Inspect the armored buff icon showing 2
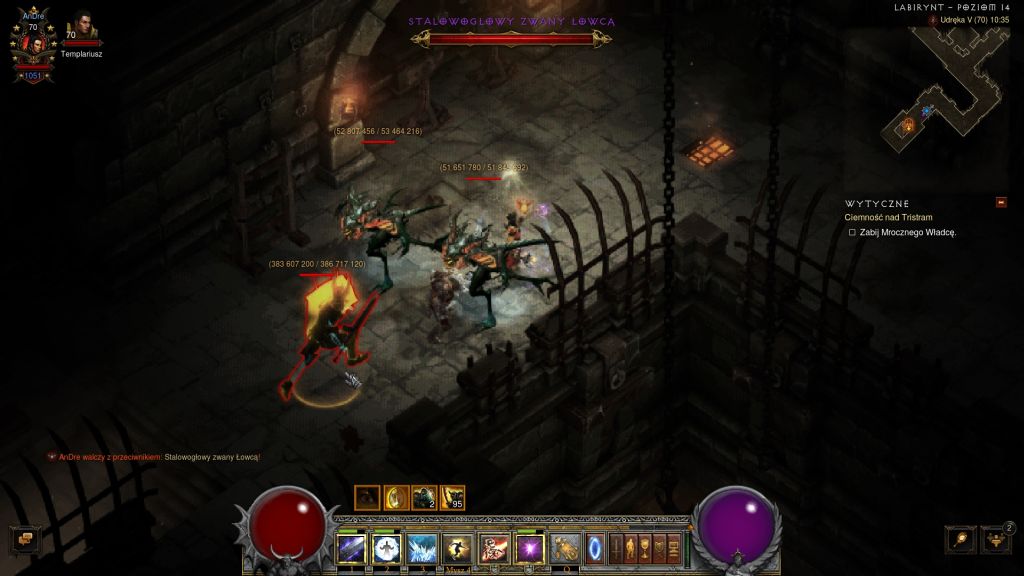 (425, 497)
